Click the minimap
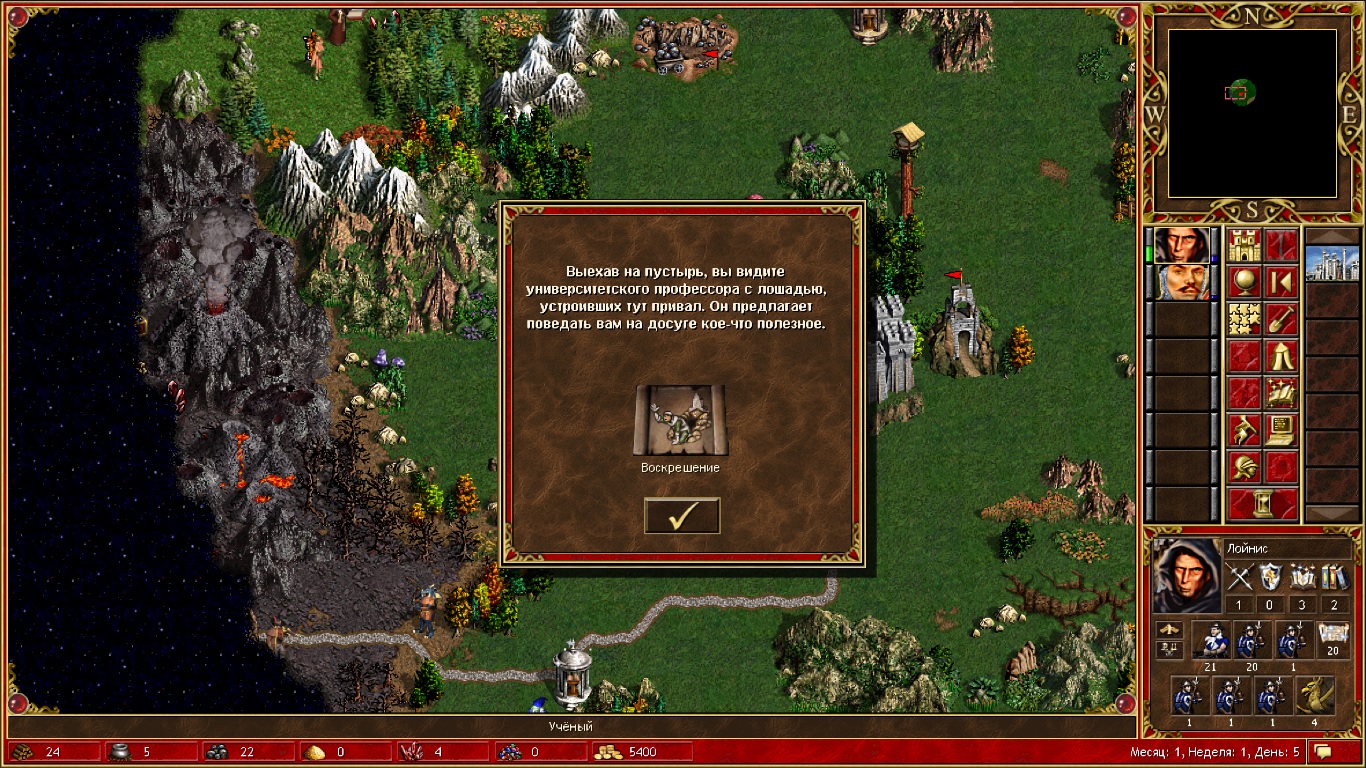Screen dimensions: 1366x768 (x=1252, y=113)
